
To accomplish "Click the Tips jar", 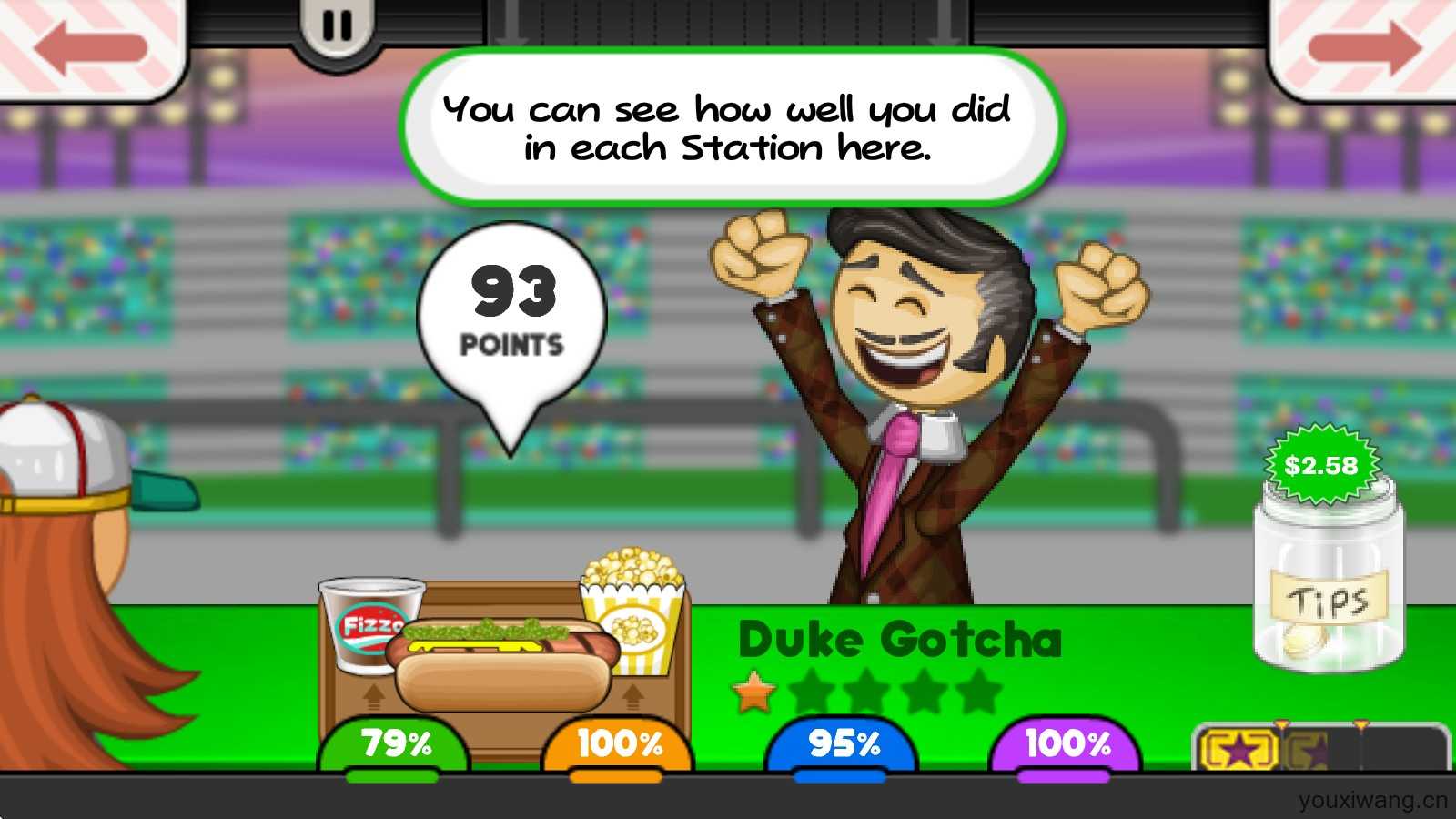I will pyautogui.click(x=1329, y=582).
